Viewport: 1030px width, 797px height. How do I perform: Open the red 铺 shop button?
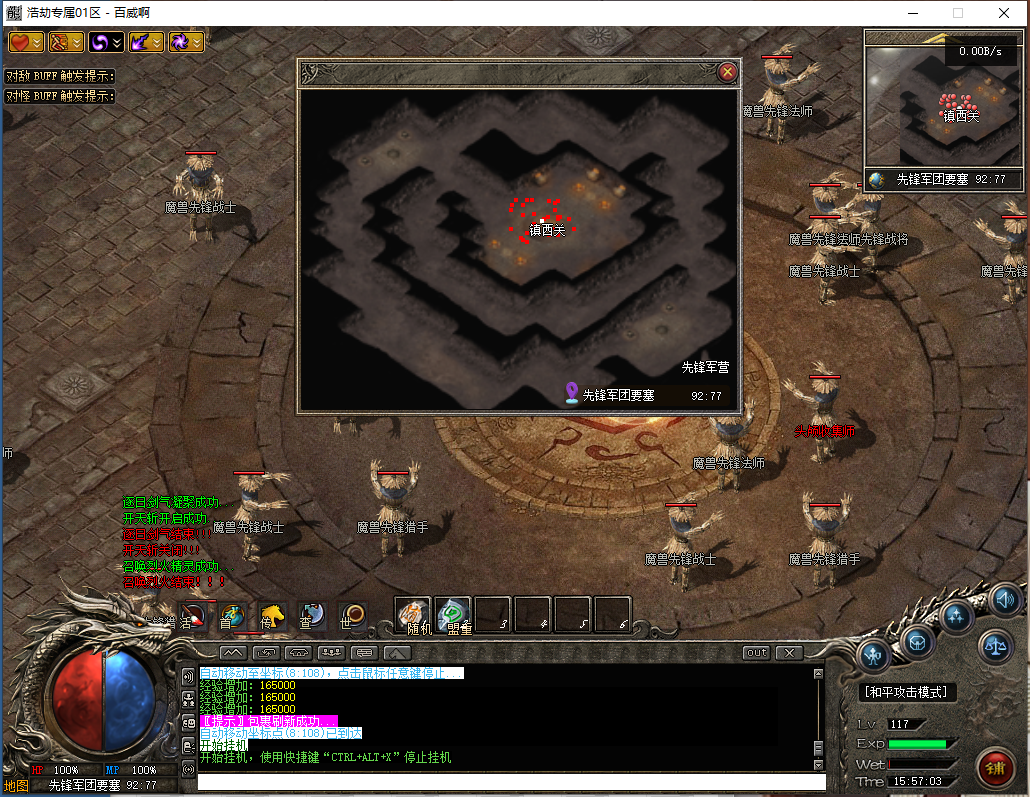pyautogui.click(x=995, y=768)
